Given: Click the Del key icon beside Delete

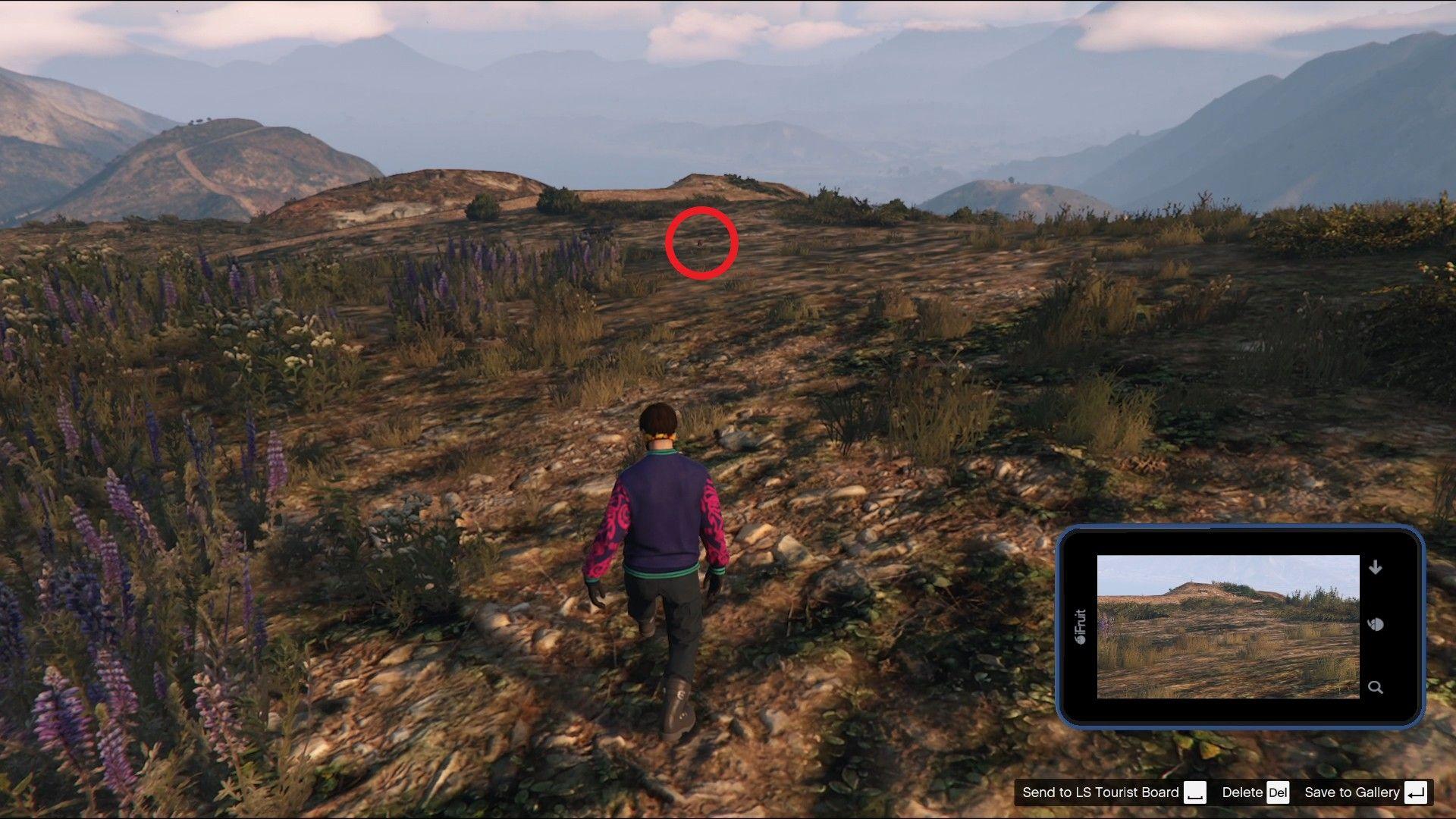Looking at the screenshot, I should pos(1279,792).
